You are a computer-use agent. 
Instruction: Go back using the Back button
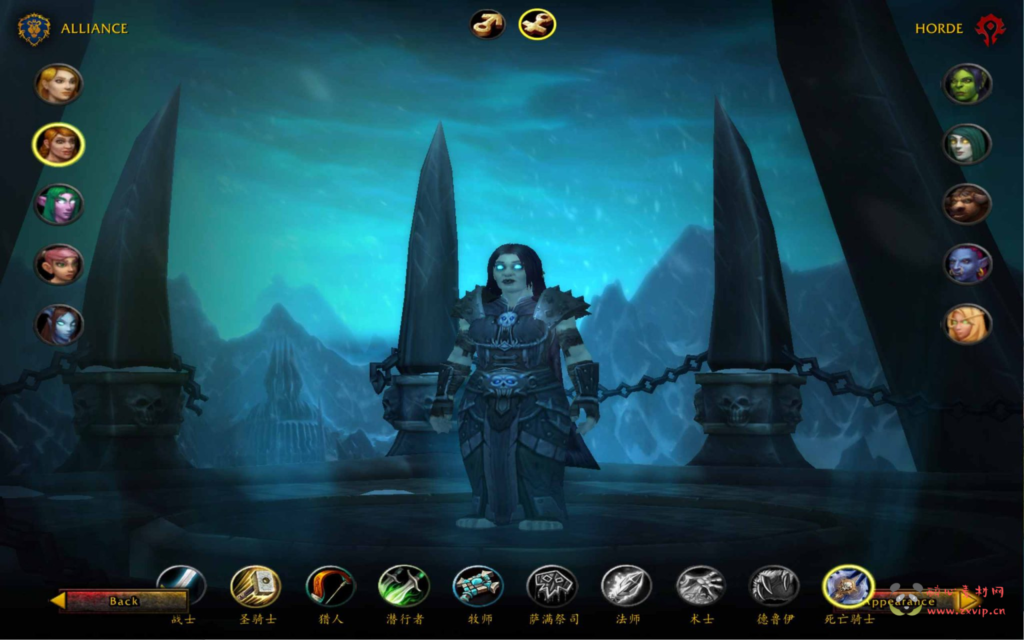point(120,601)
